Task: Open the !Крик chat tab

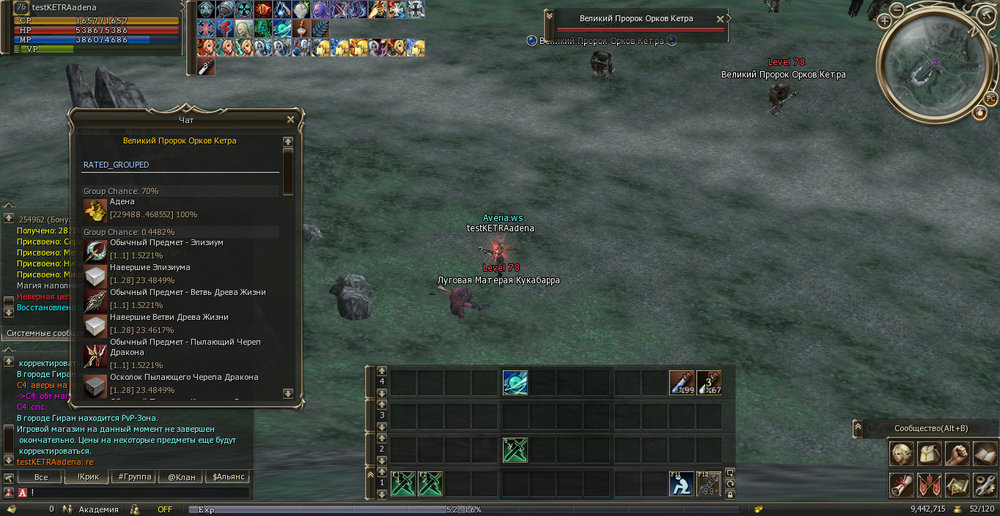Action: (x=86, y=478)
